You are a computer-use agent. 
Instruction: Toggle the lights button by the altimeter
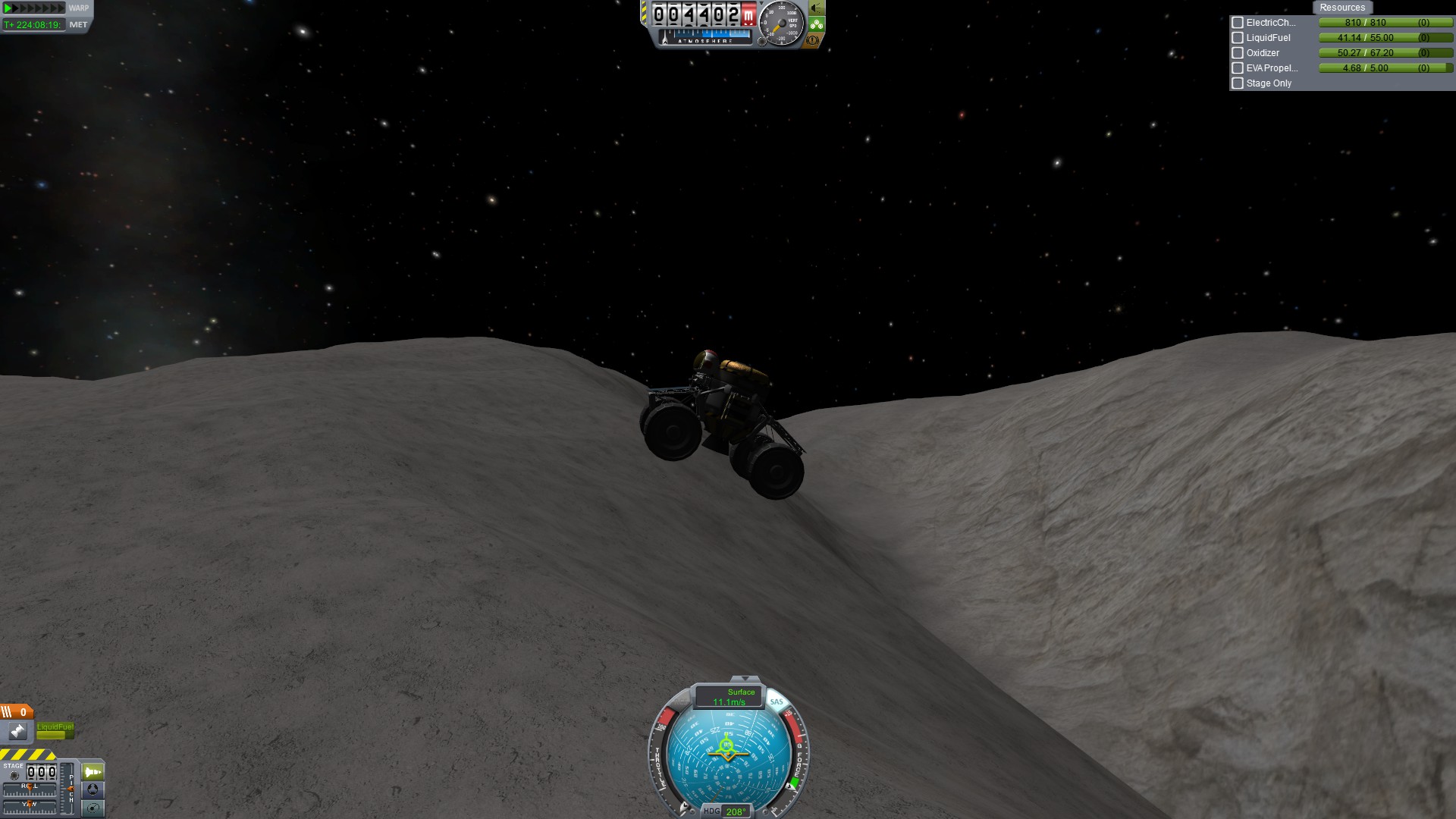tap(817, 8)
